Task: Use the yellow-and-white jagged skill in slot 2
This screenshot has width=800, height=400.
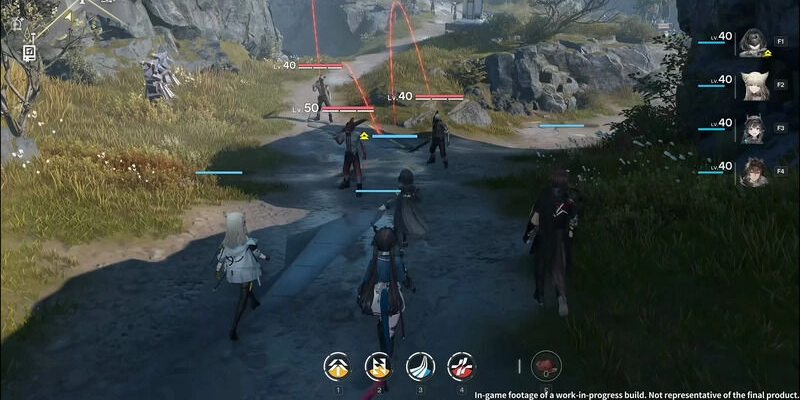Action: tap(379, 367)
